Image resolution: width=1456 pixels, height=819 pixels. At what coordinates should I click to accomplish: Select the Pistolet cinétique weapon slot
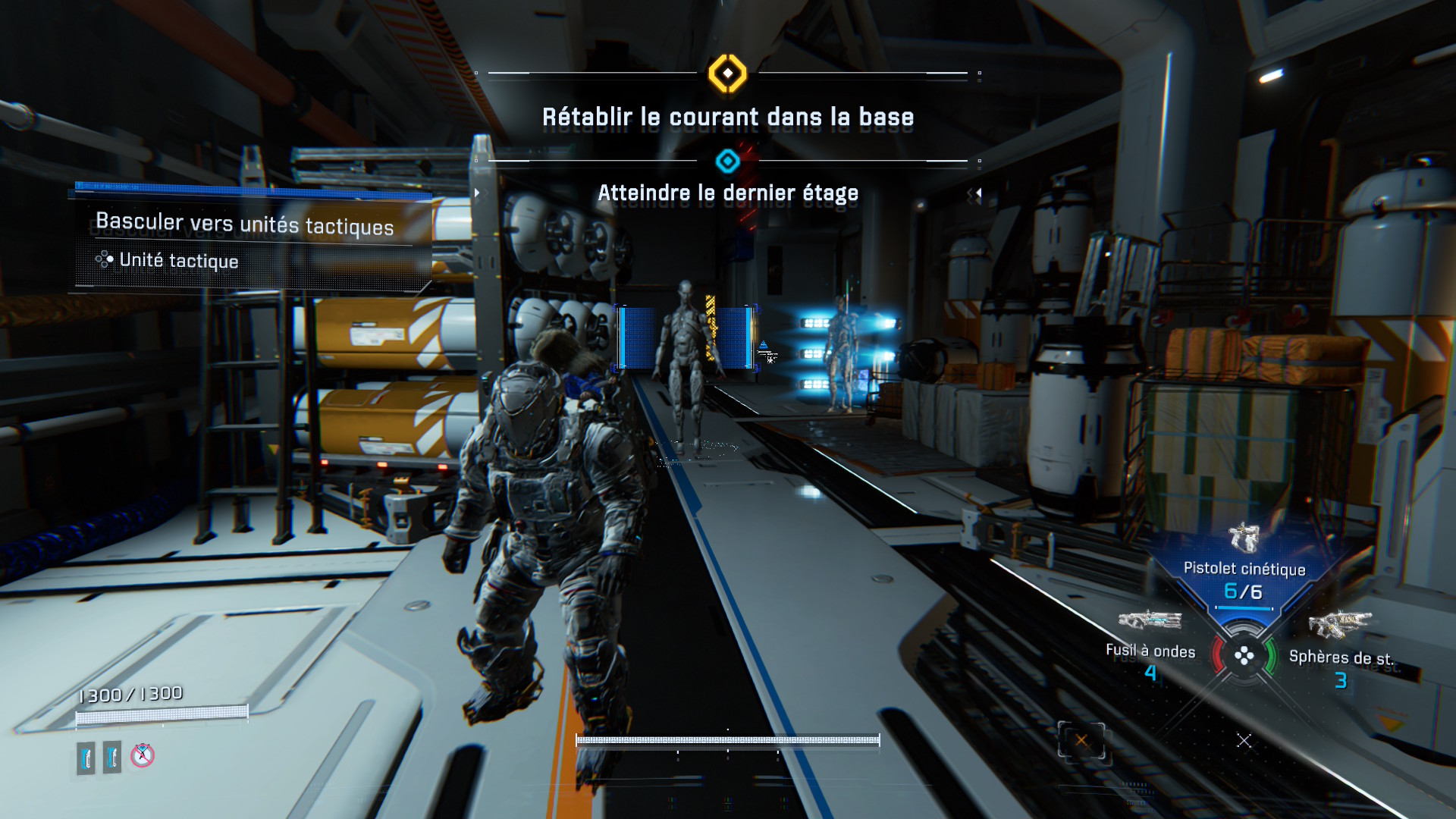tap(1244, 568)
